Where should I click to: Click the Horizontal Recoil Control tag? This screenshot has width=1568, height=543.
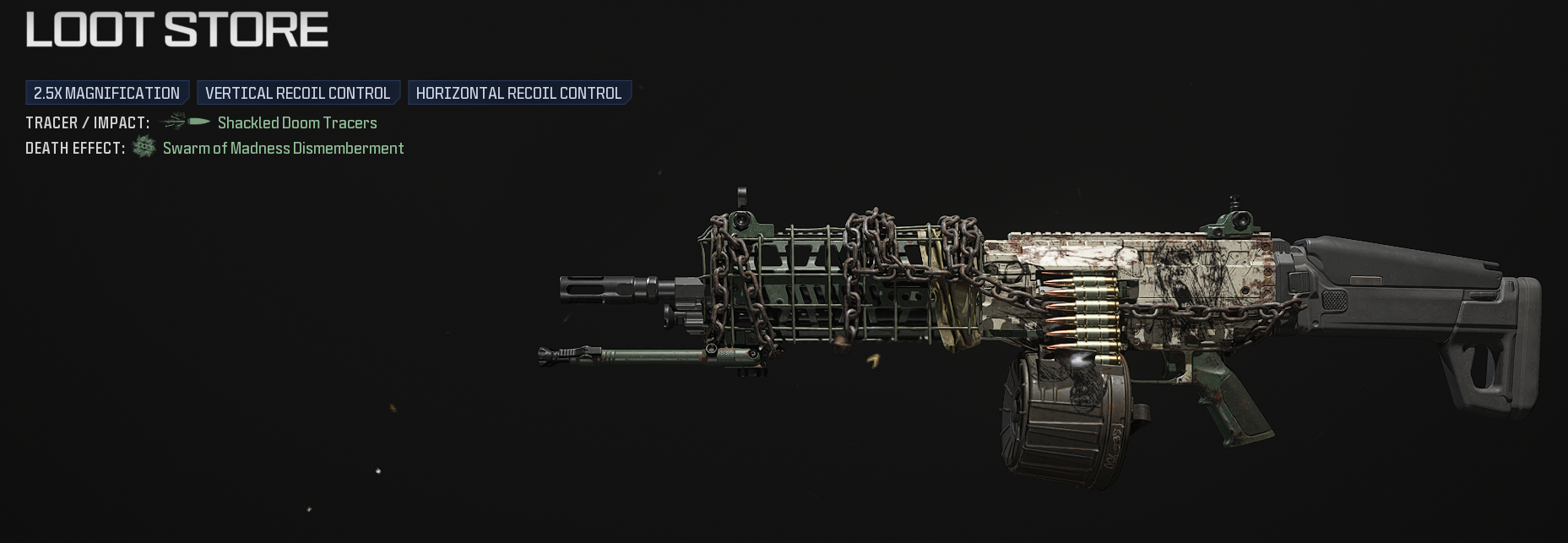tap(518, 93)
